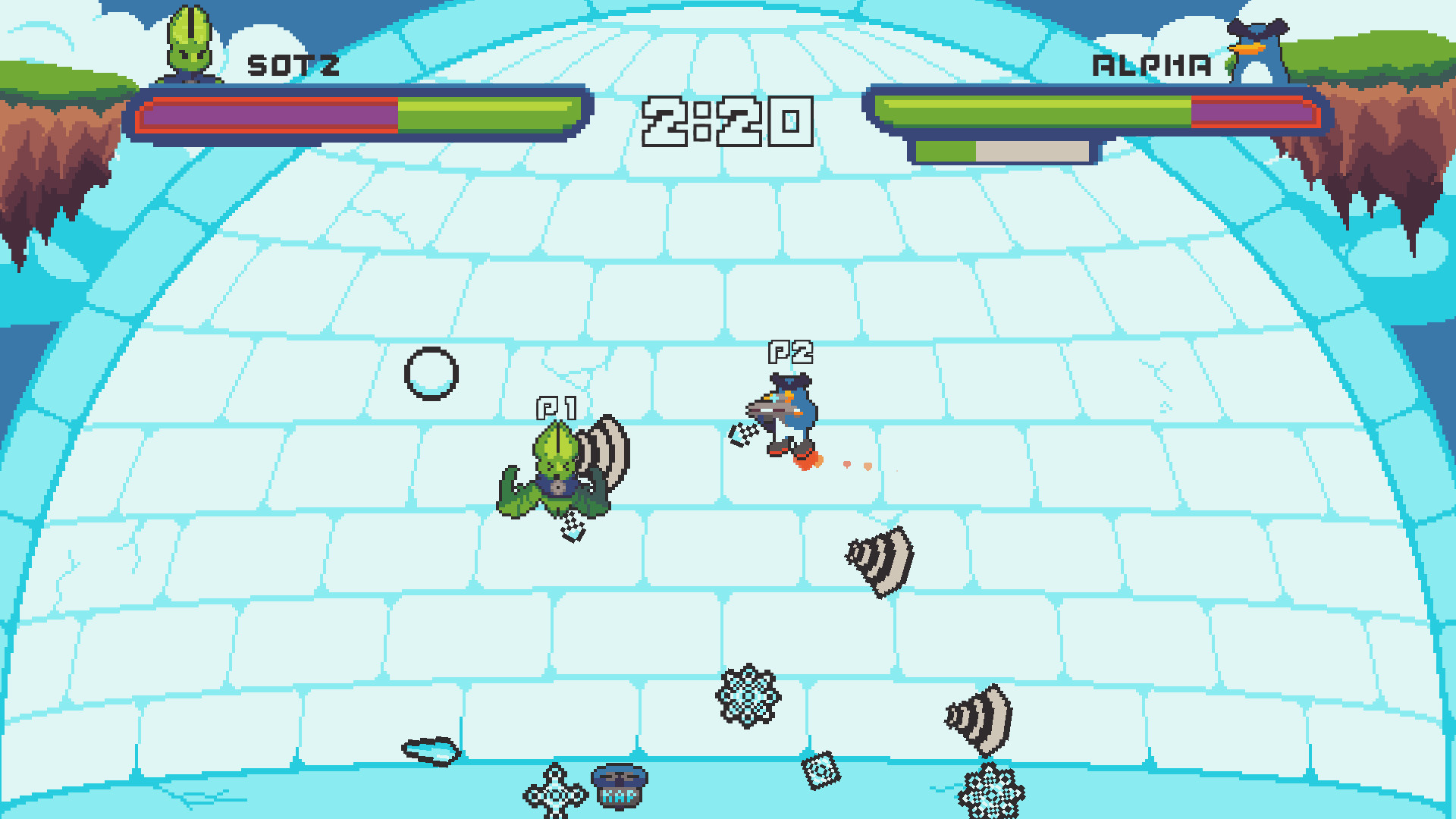
Task: Click the empty snowball circle outline
Action: pos(432,372)
